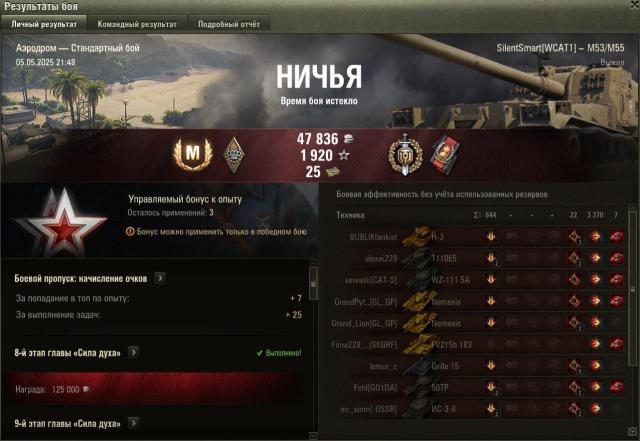Pick the Fima228 FV215b 183 row
640x441 pixels.
point(480,345)
